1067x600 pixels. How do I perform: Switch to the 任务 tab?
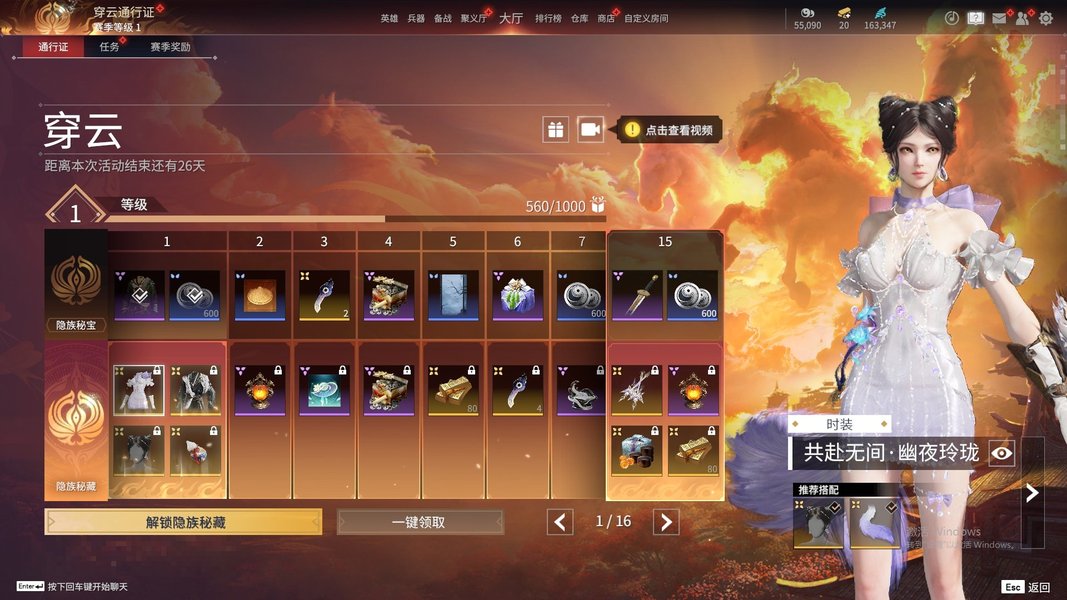pos(110,47)
